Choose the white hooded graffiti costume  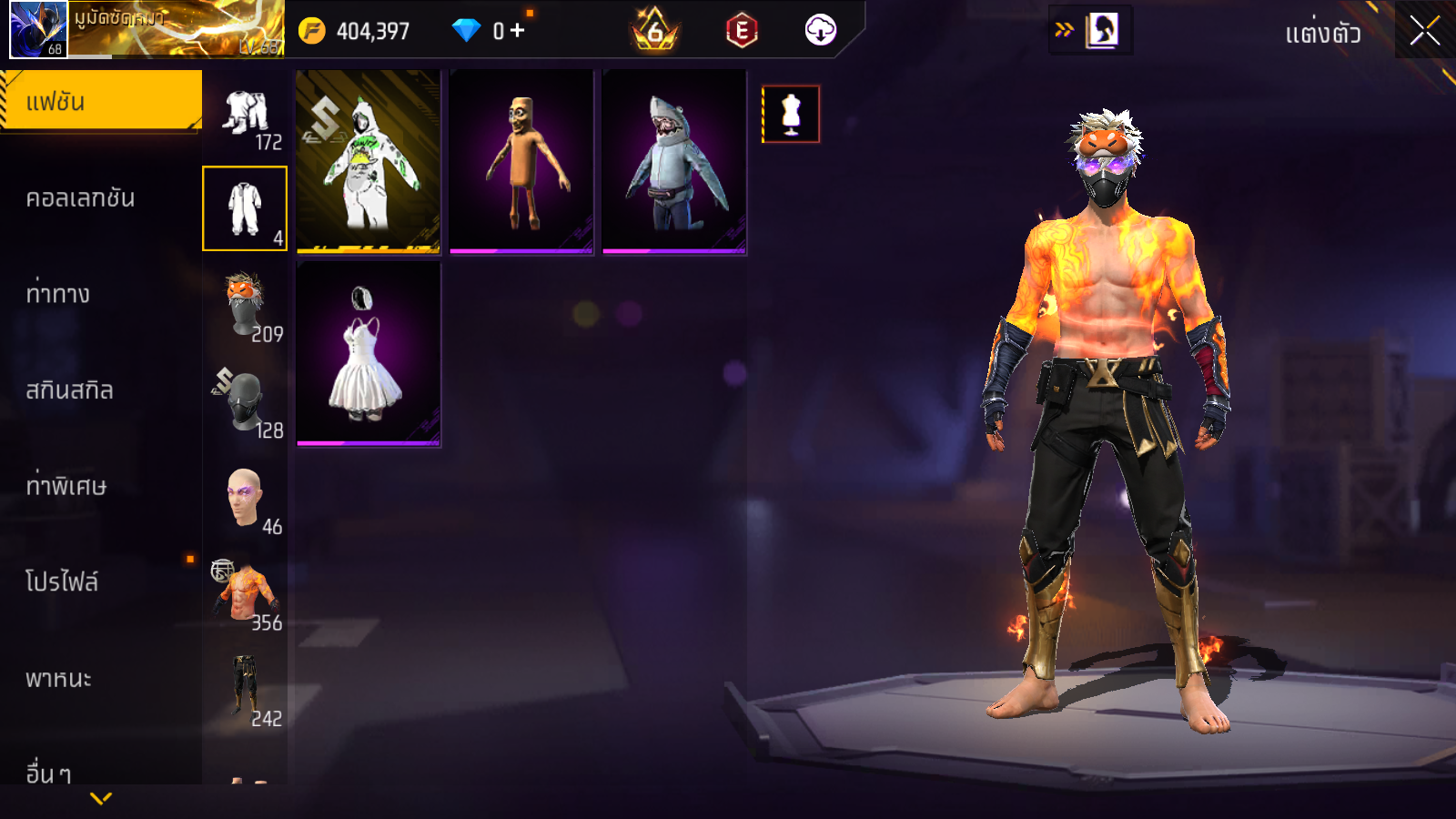click(x=369, y=162)
